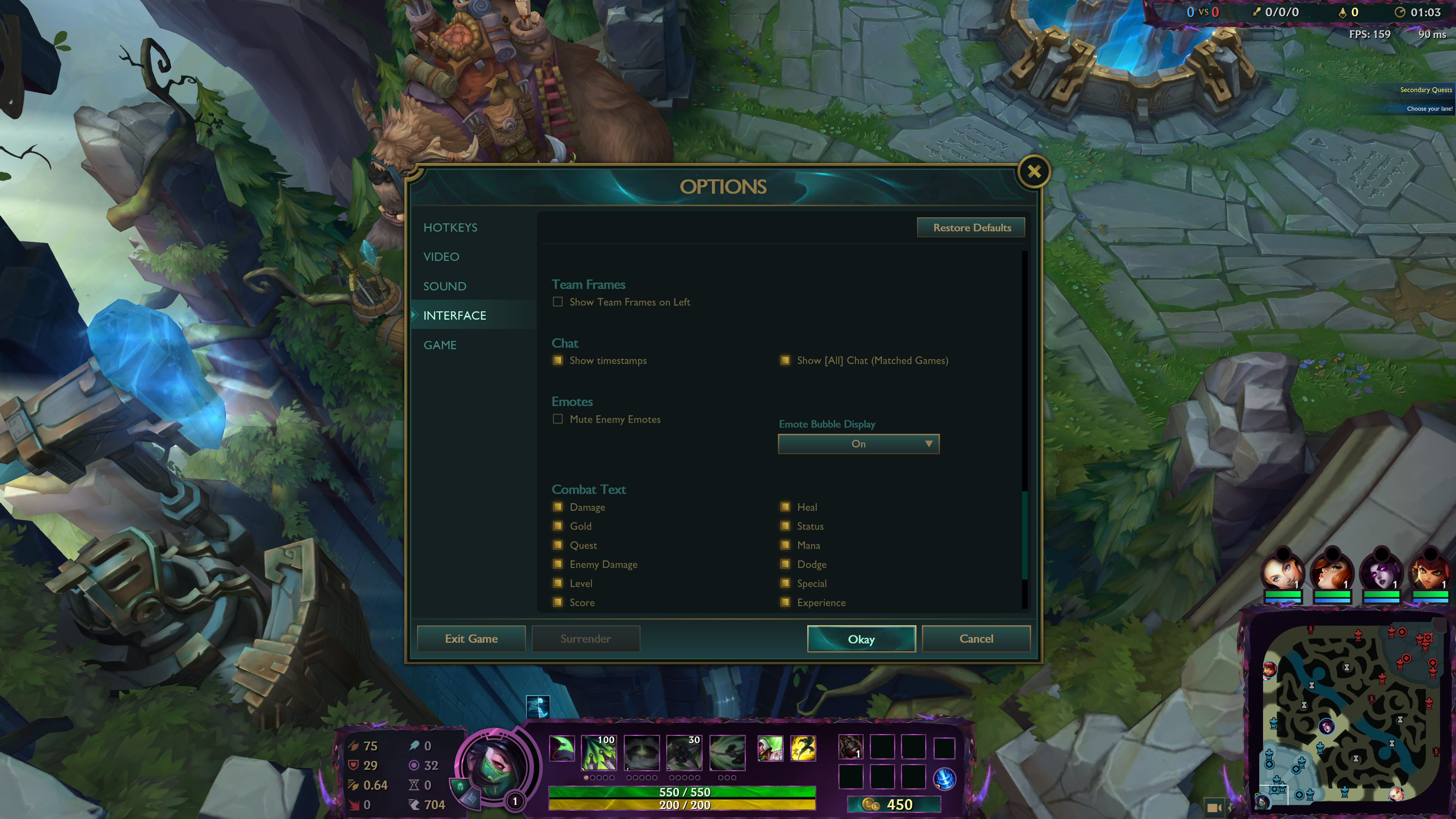Select the Flash summoner spell icon

[x=803, y=749]
